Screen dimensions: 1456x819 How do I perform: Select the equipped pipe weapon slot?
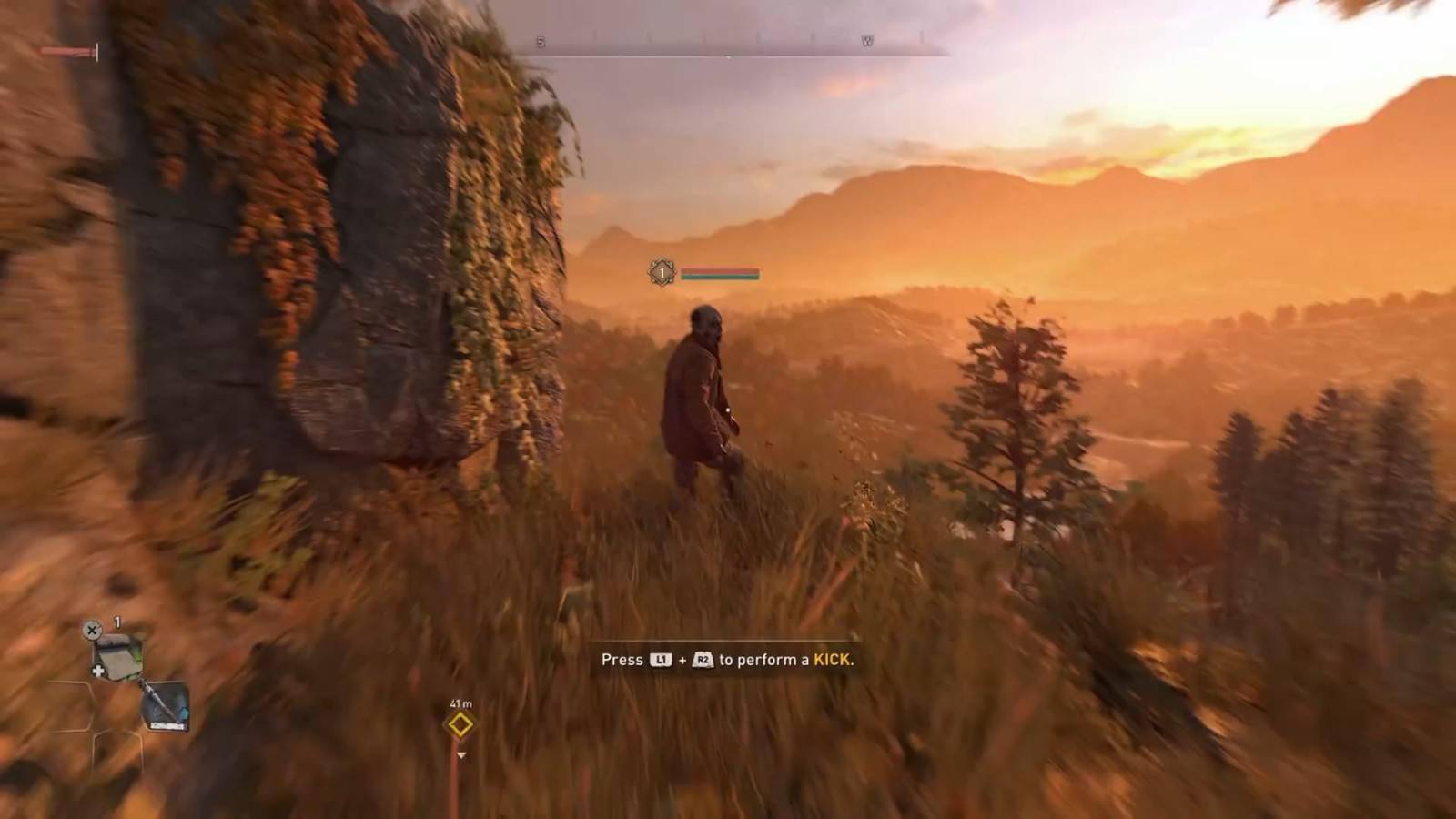click(x=165, y=706)
